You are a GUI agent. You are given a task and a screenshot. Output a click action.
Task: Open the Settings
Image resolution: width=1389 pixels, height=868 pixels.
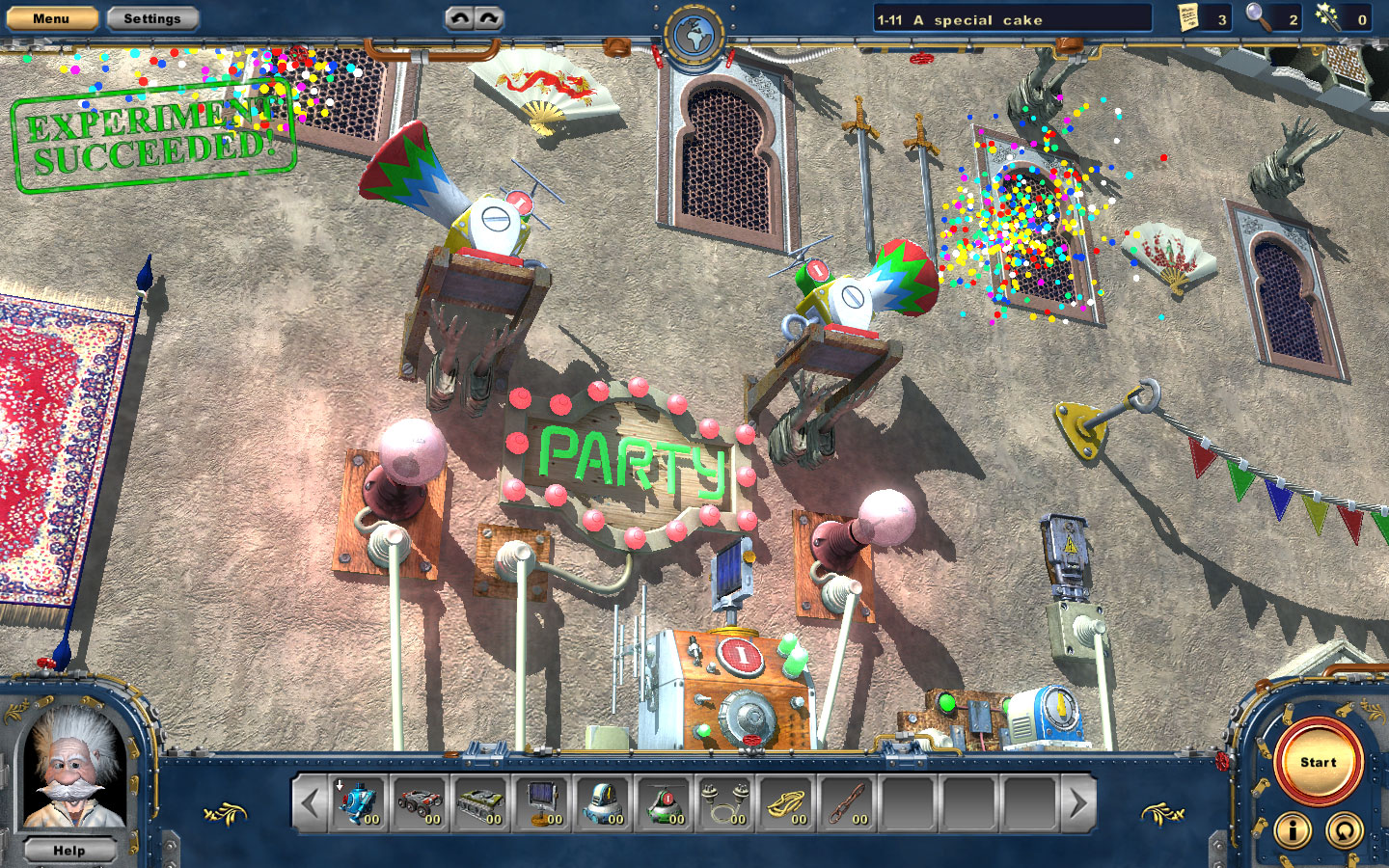click(152, 17)
